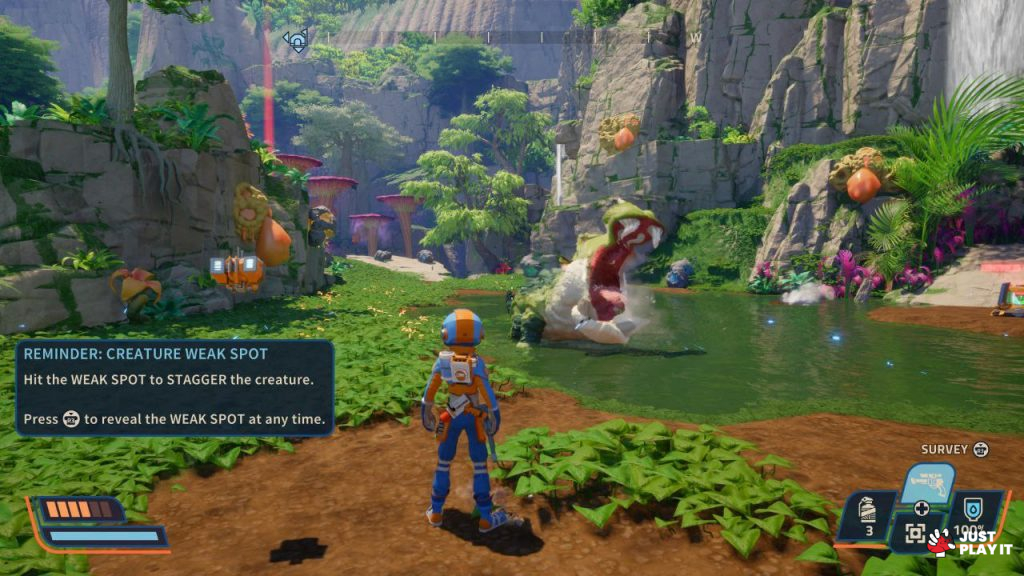
Task: Click the objective marker on the compass
Action: (x=296, y=41)
